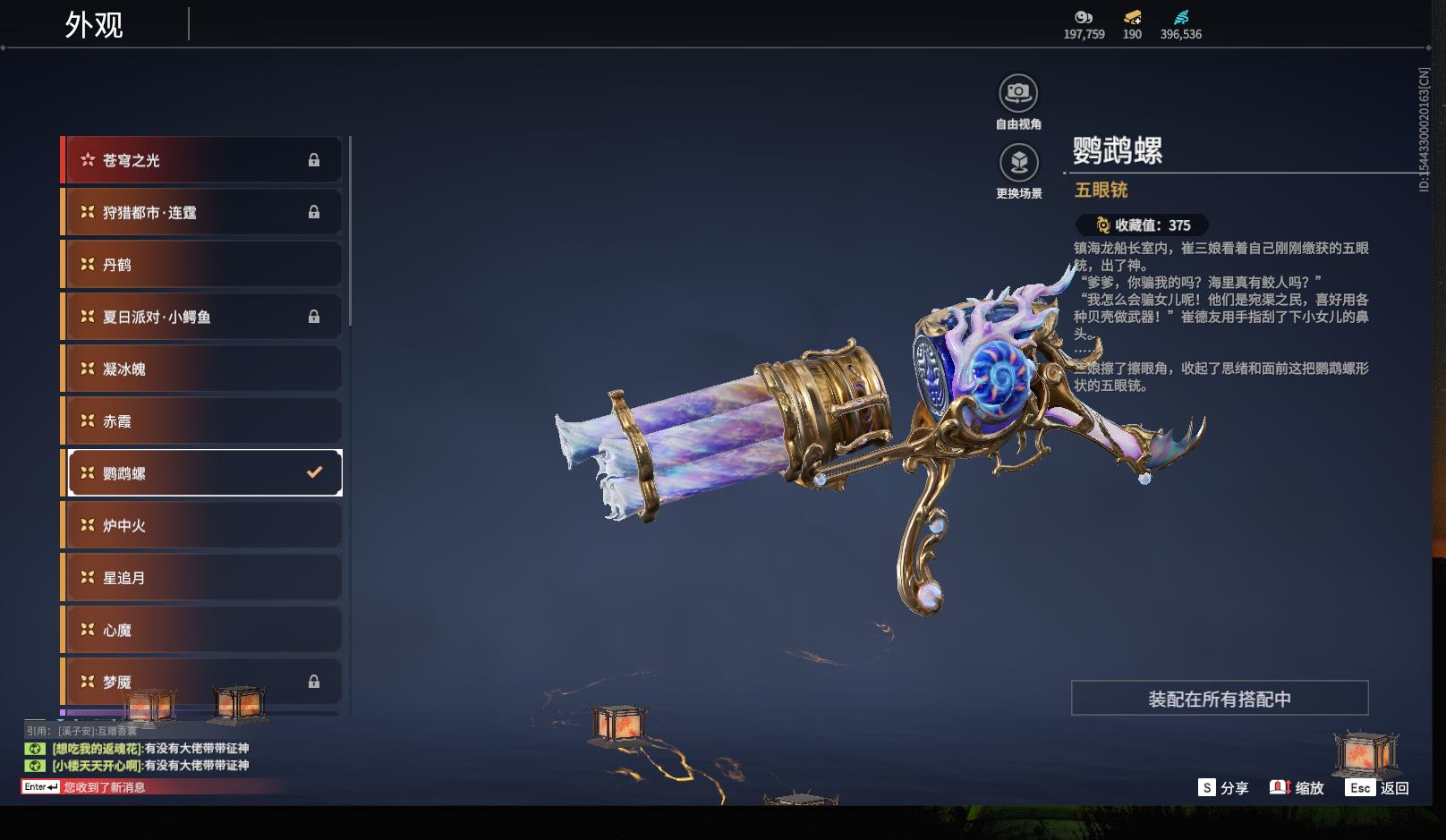Select the 凝冰魄 skin entry
This screenshot has width=1446, height=840.
pyautogui.click(x=202, y=369)
